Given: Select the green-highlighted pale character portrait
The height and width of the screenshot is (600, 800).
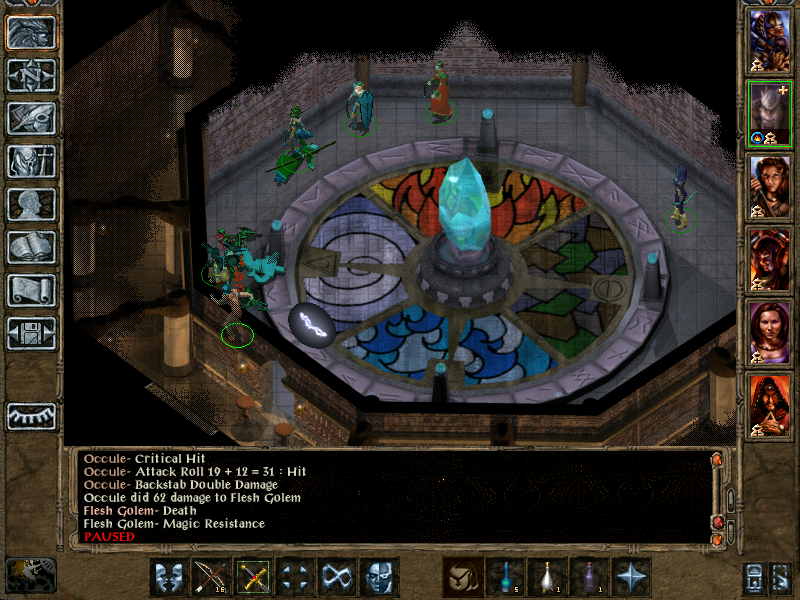Looking at the screenshot, I should tap(770, 113).
